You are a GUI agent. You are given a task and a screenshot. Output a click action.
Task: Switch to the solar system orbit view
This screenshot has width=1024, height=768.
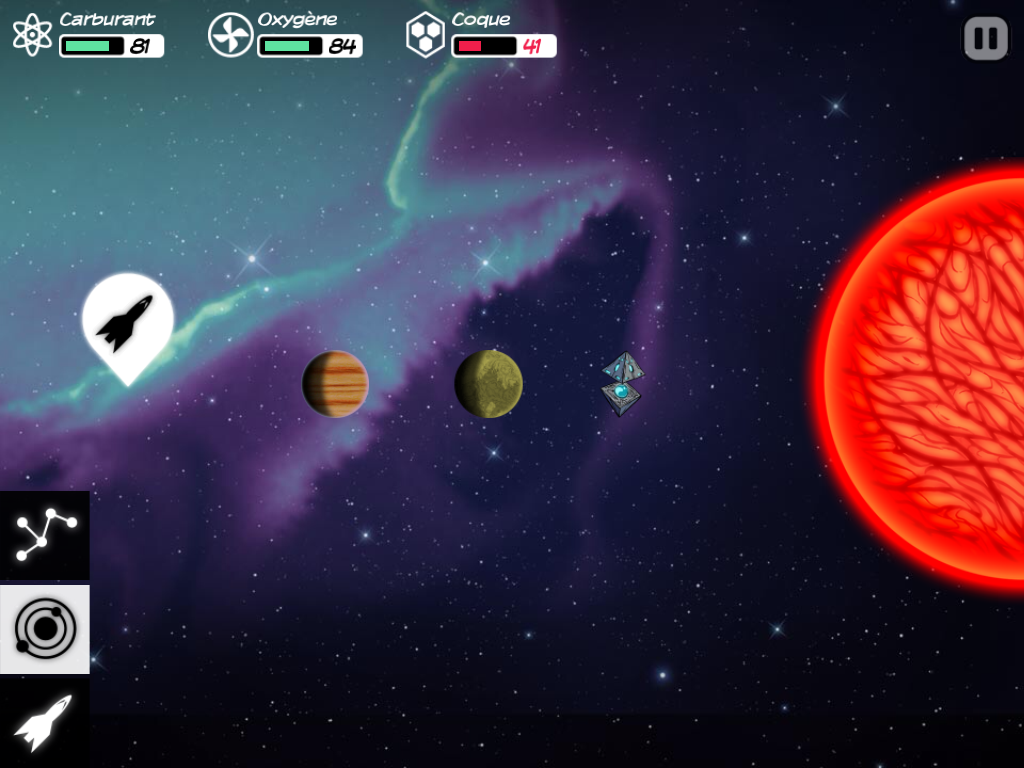coord(45,629)
